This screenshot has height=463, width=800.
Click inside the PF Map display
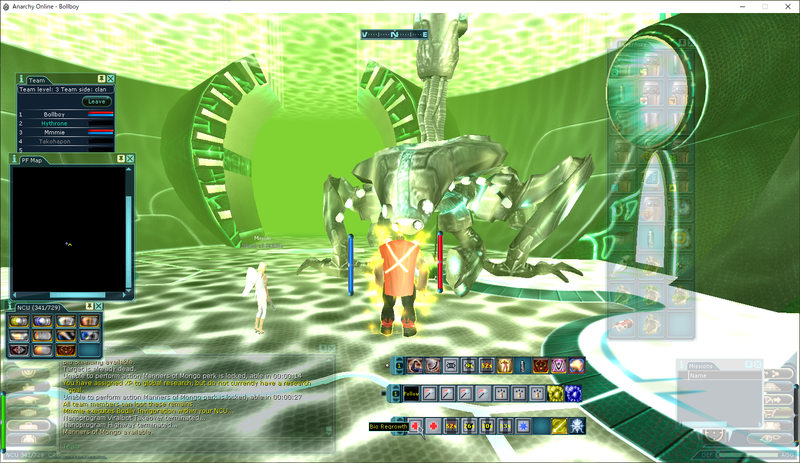tap(68, 228)
